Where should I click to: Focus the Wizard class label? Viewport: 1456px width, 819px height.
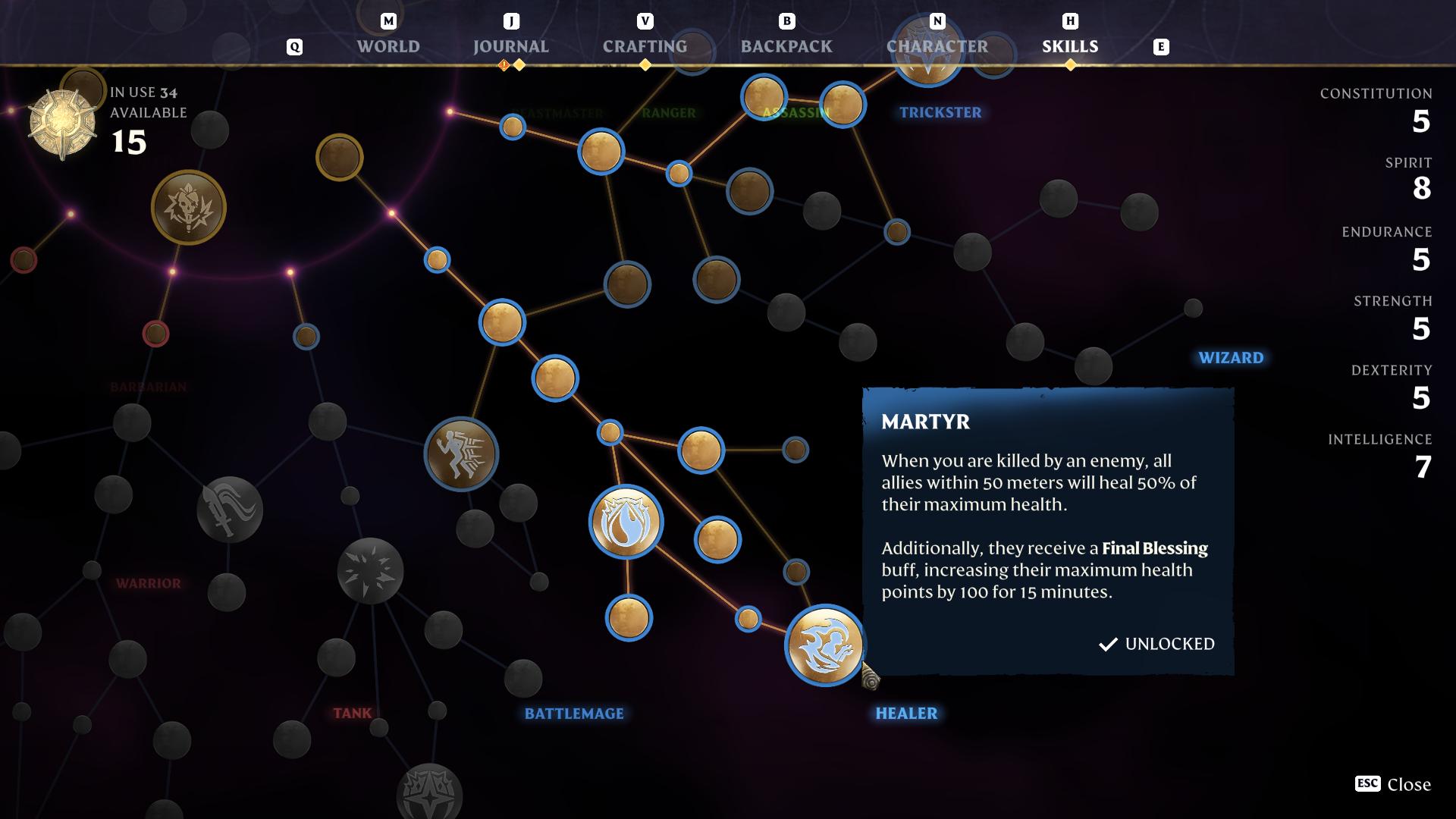pyautogui.click(x=1231, y=358)
